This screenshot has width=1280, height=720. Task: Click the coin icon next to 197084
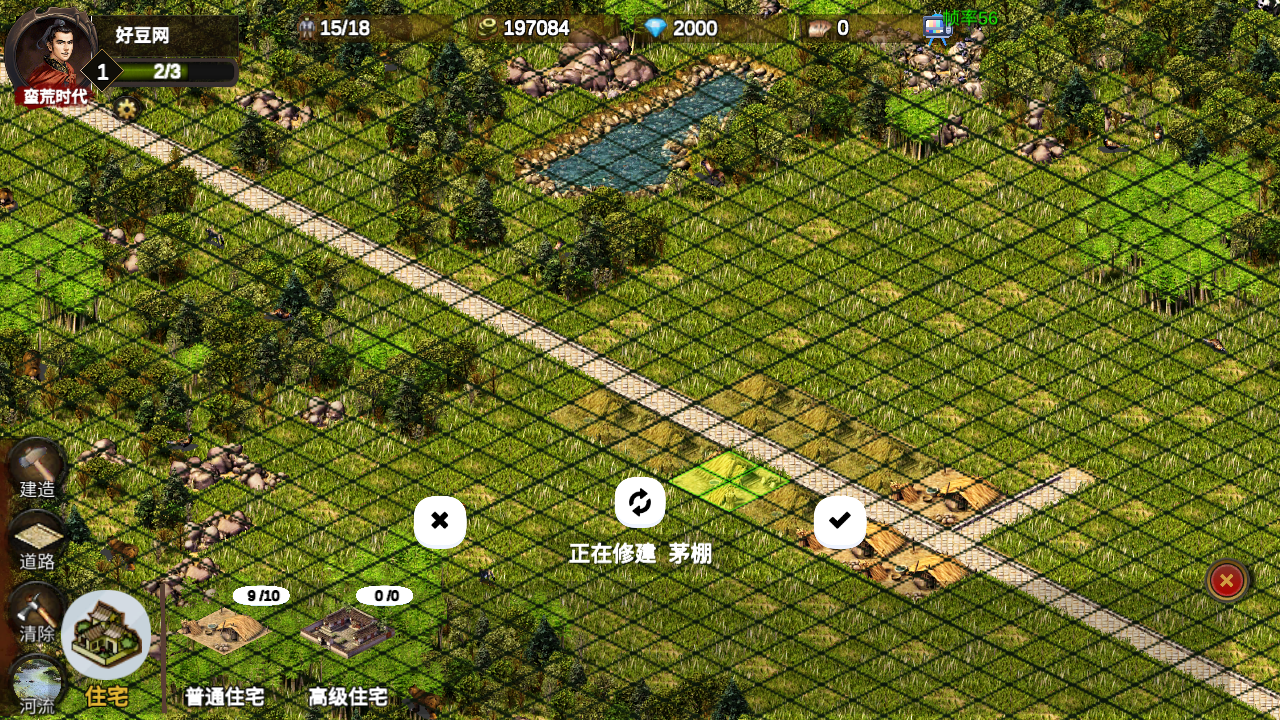click(x=487, y=28)
